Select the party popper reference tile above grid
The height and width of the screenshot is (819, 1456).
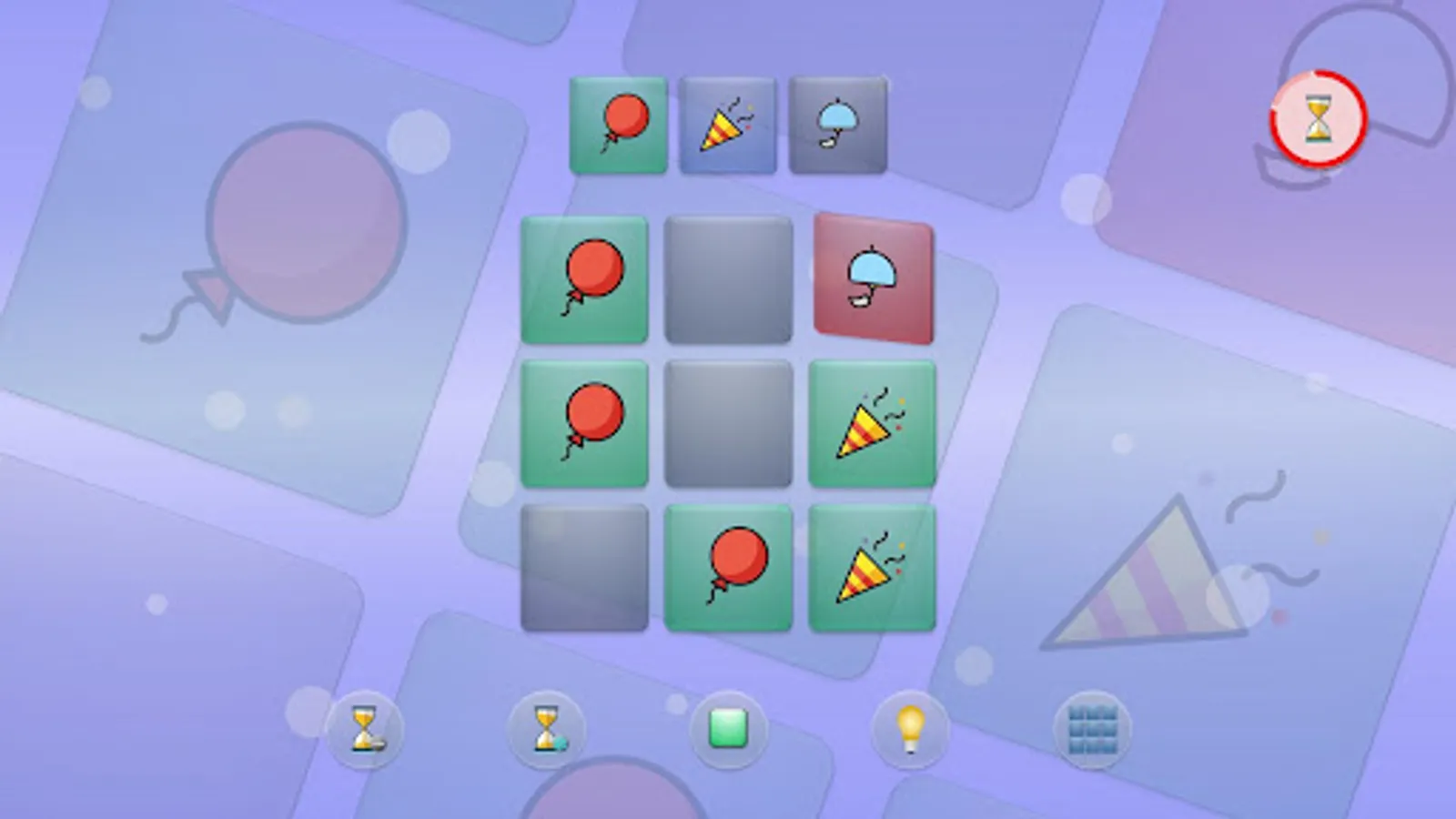(728, 125)
